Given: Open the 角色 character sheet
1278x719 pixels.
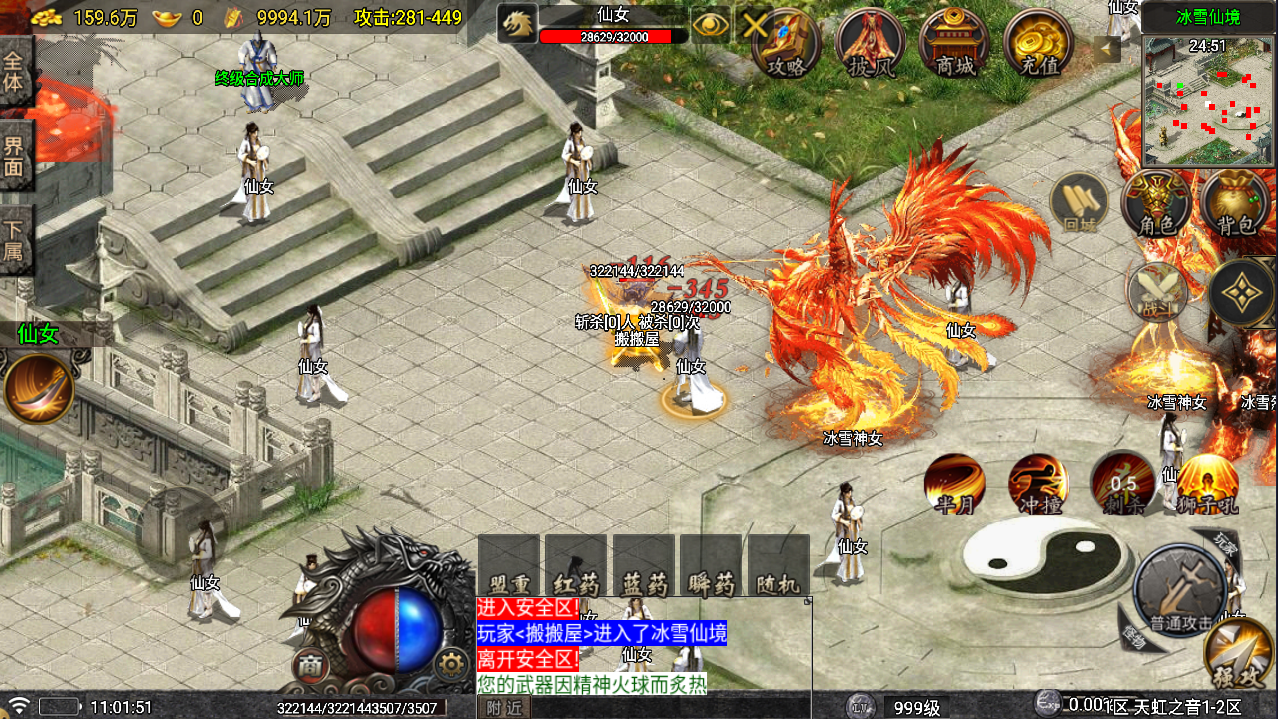Looking at the screenshot, I should tap(1157, 204).
